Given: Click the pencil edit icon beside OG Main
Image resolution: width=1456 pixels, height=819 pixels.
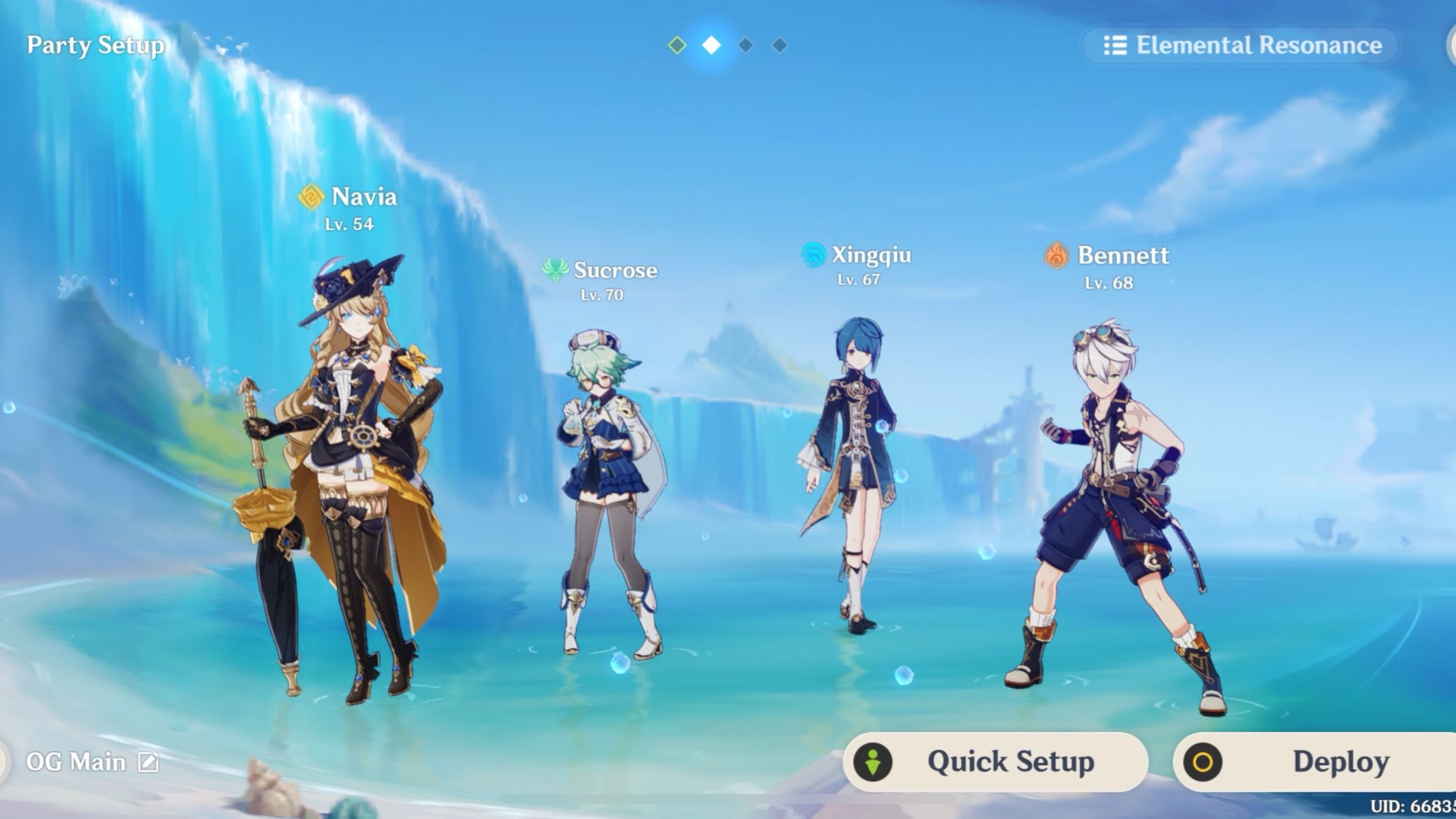Looking at the screenshot, I should point(149,761).
